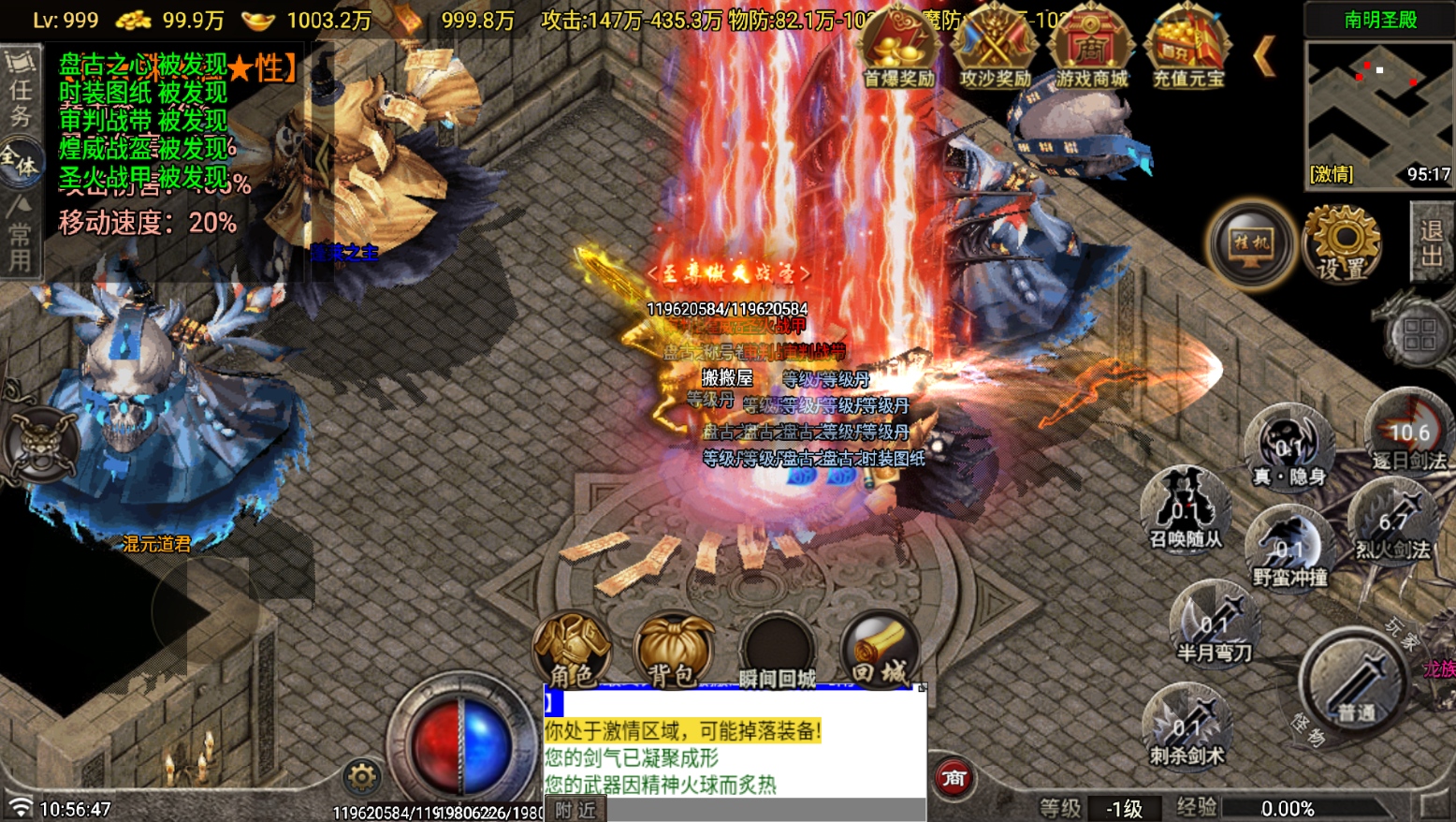Open the 角色 character panel
This screenshot has height=822, width=1456.
(572, 650)
